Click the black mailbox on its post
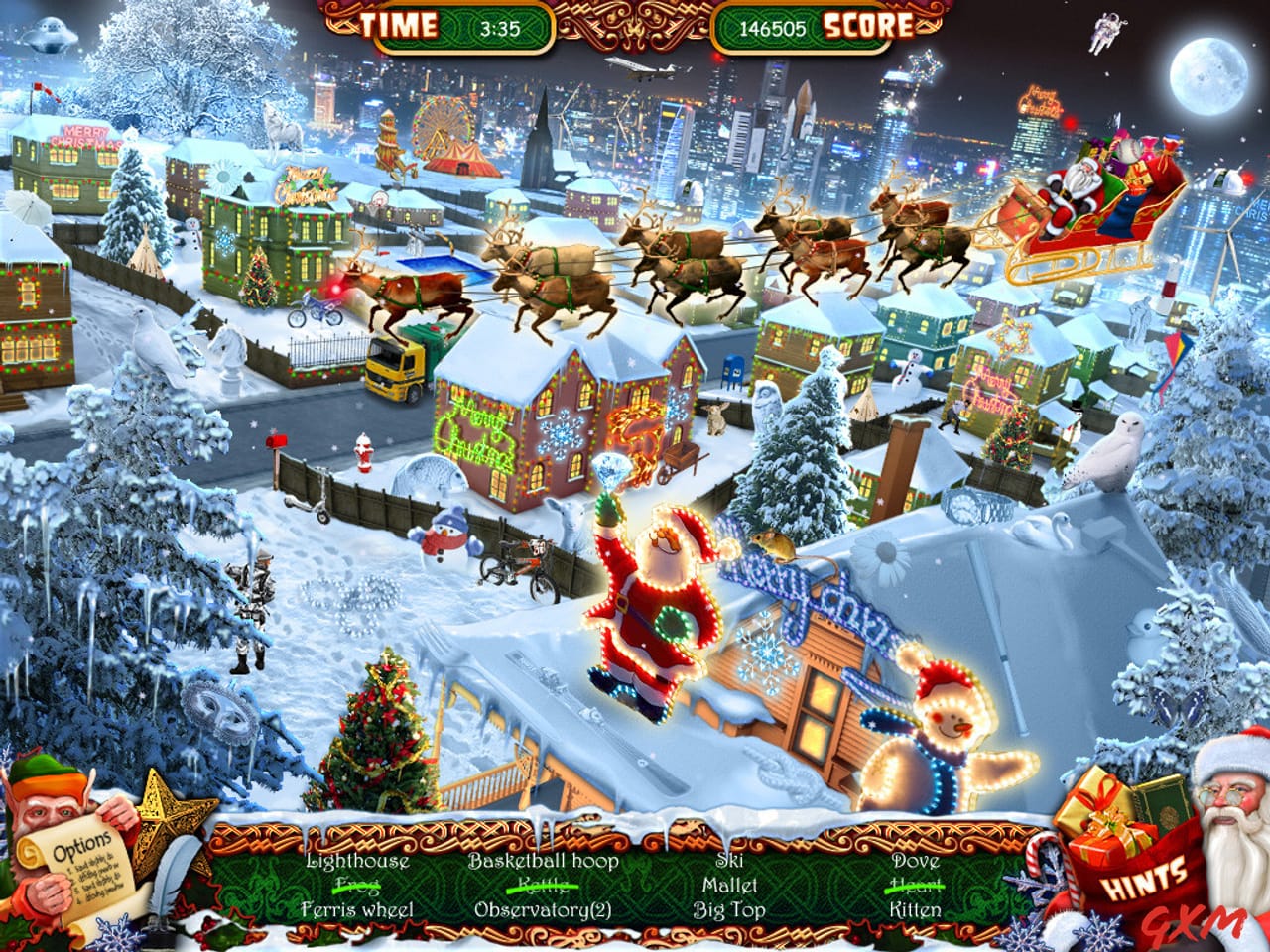The height and width of the screenshot is (952, 1270). click(276, 441)
